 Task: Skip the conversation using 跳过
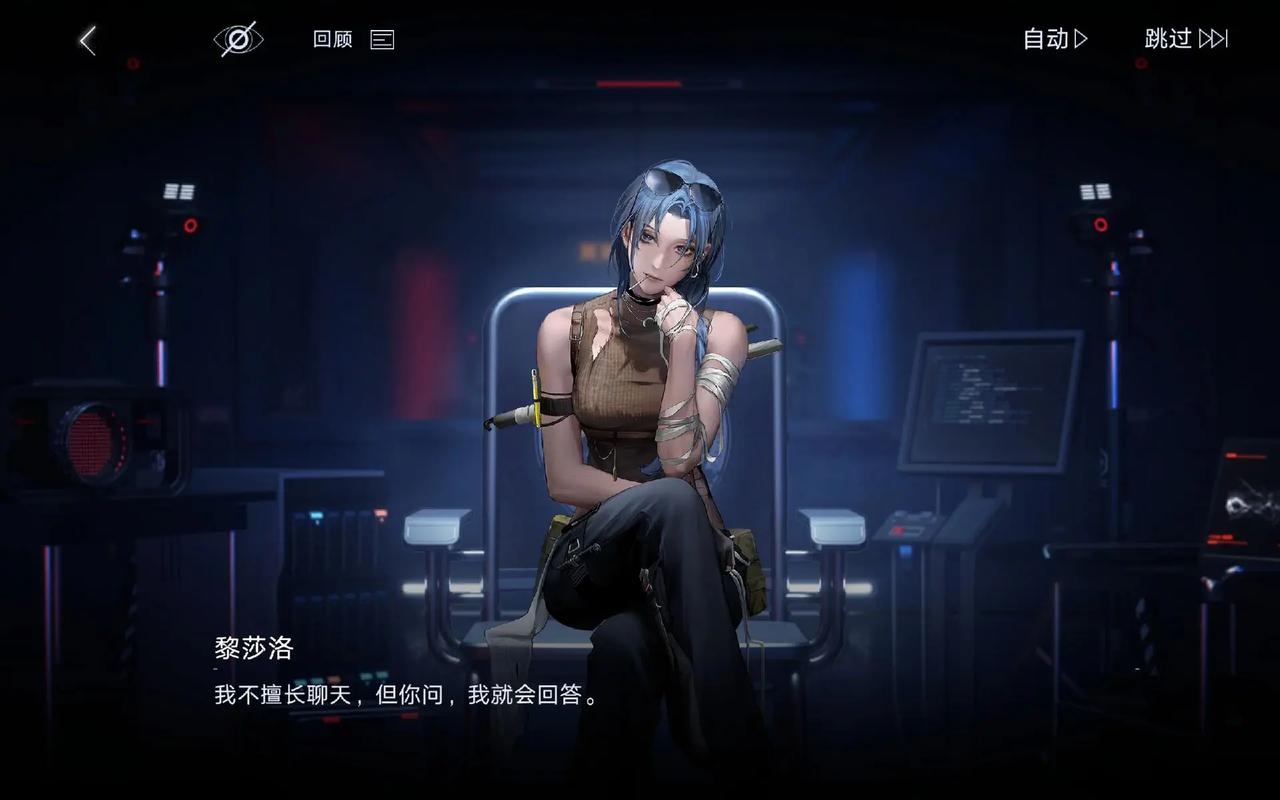tap(1166, 38)
